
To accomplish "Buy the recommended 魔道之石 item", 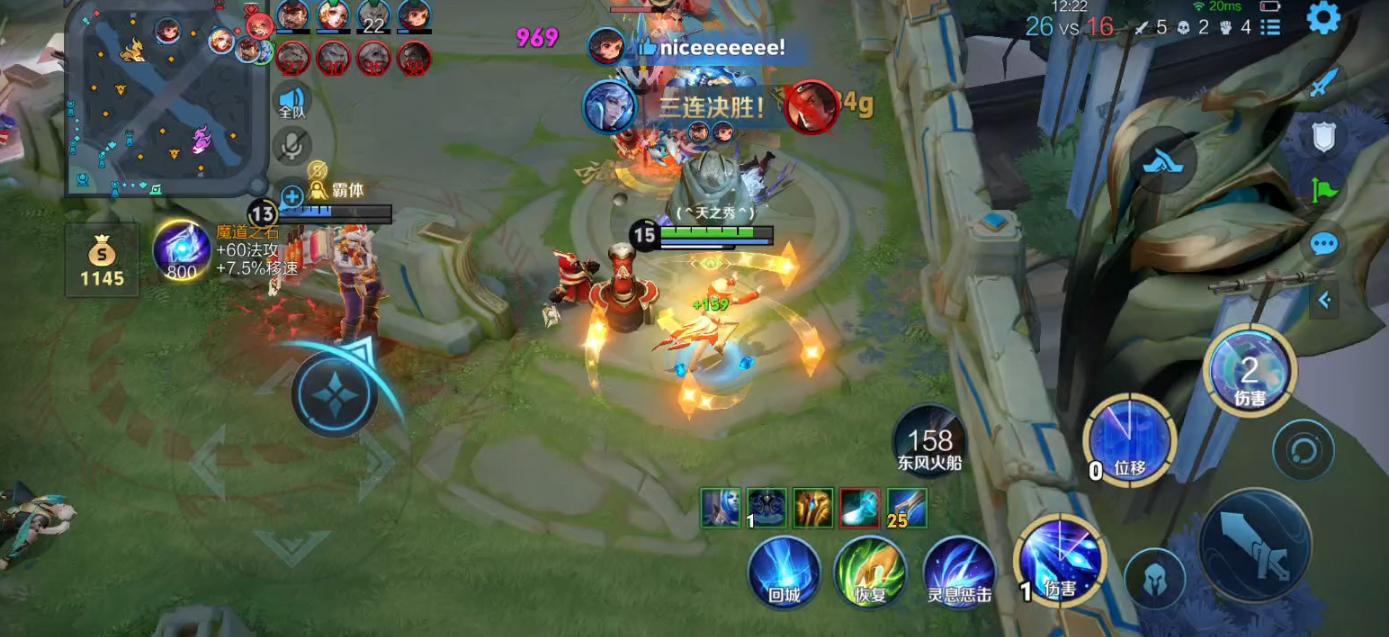I will [181, 249].
